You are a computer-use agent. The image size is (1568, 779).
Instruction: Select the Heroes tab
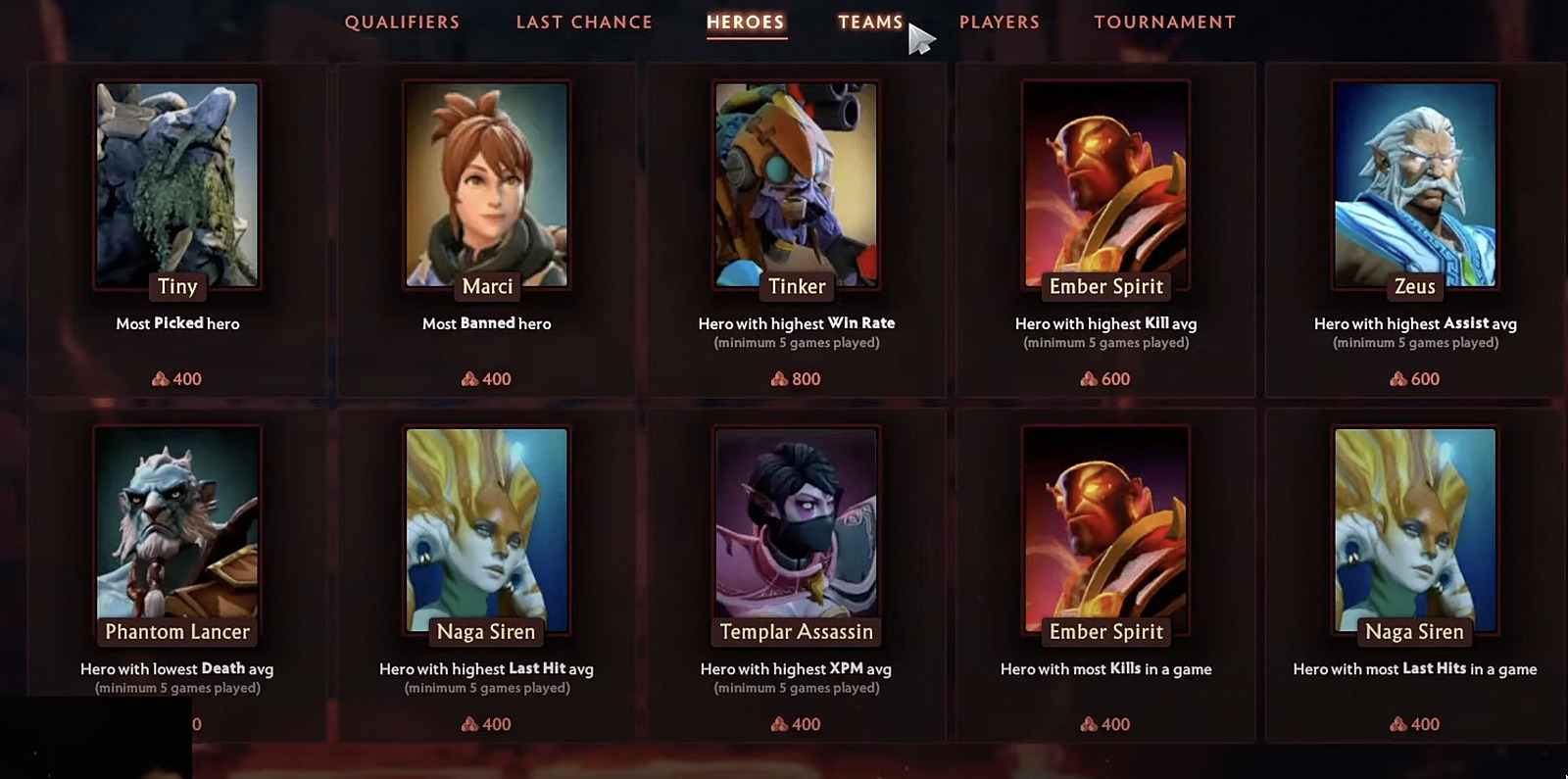tap(746, 22)
